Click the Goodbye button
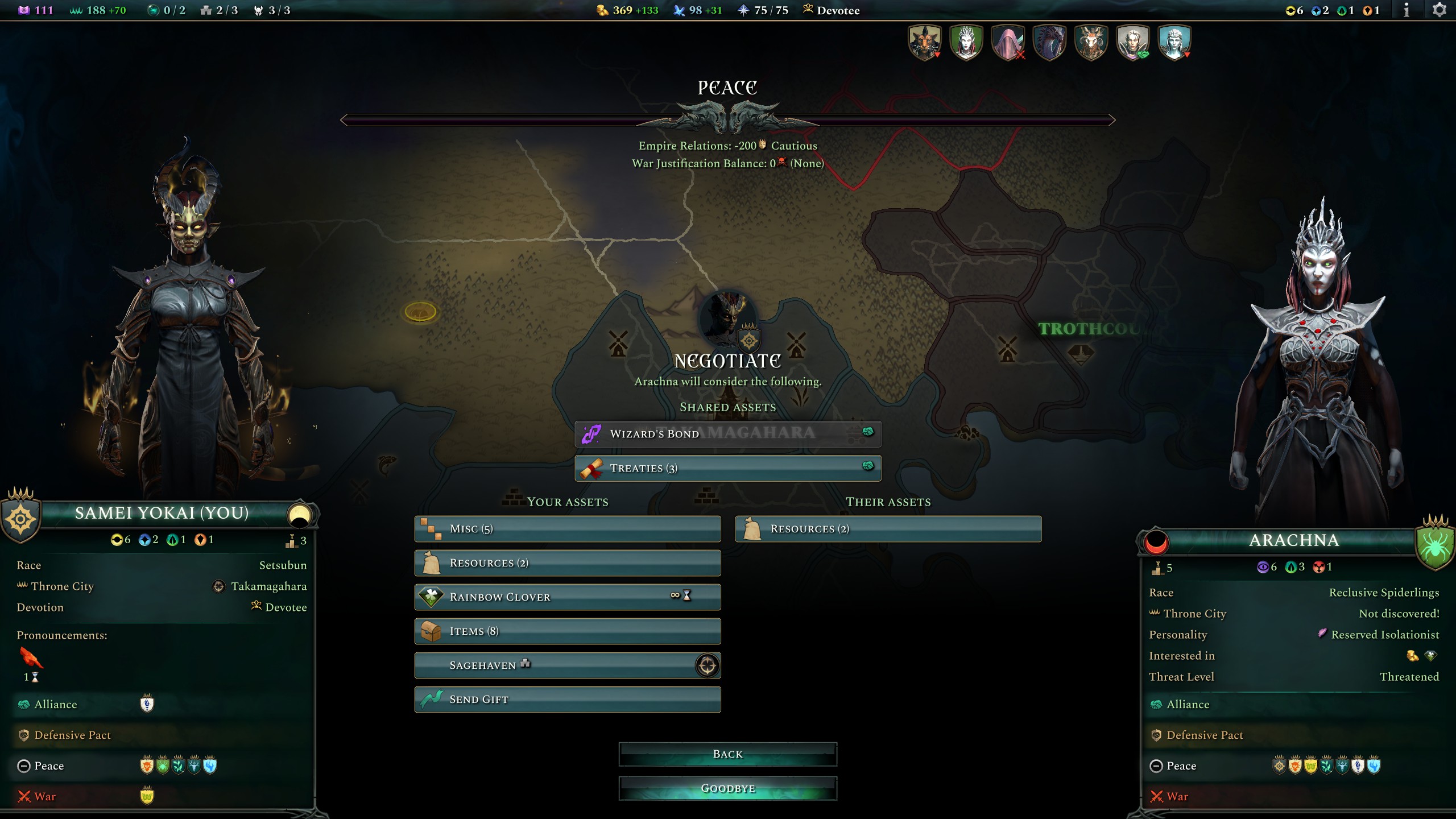This screenshot has width=1456, height=819. [x=728, y=788]
